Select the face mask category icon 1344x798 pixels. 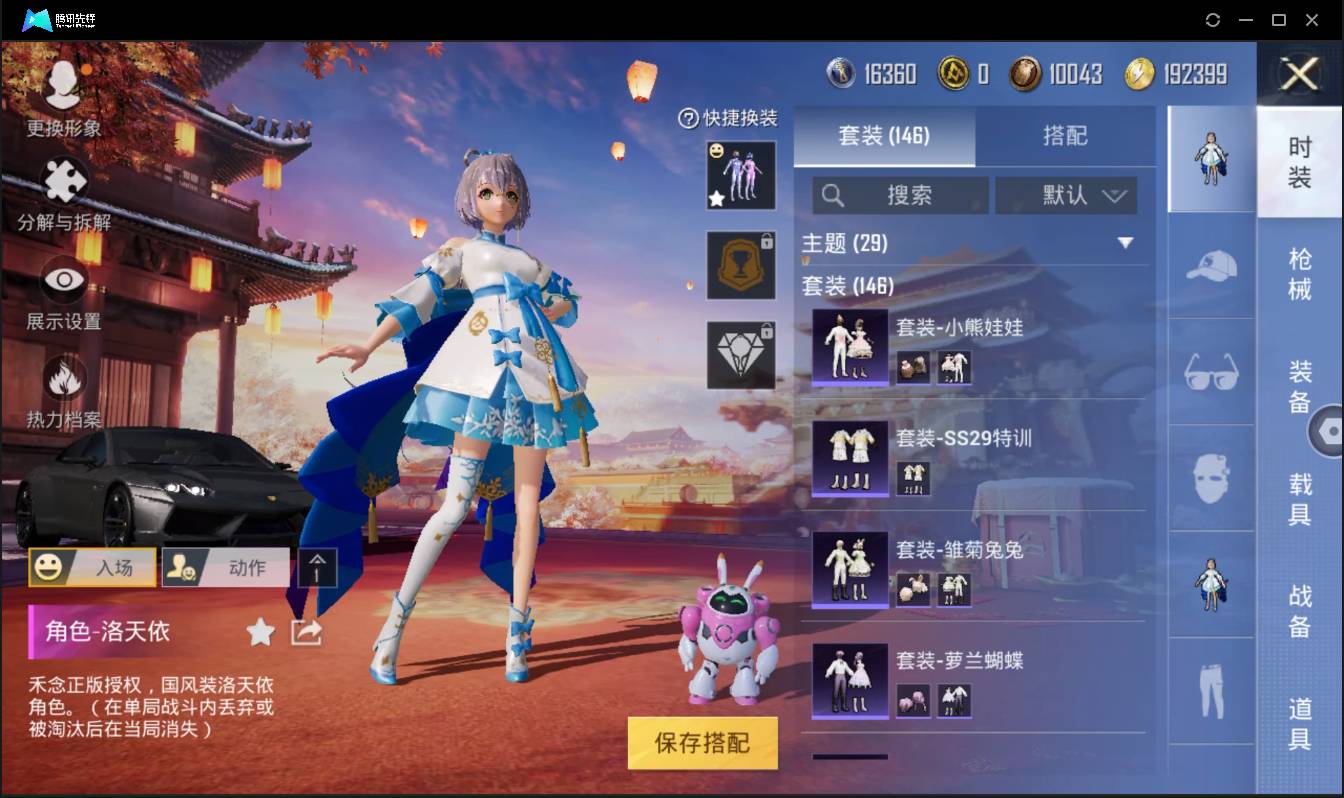(x=1210, y=478)
